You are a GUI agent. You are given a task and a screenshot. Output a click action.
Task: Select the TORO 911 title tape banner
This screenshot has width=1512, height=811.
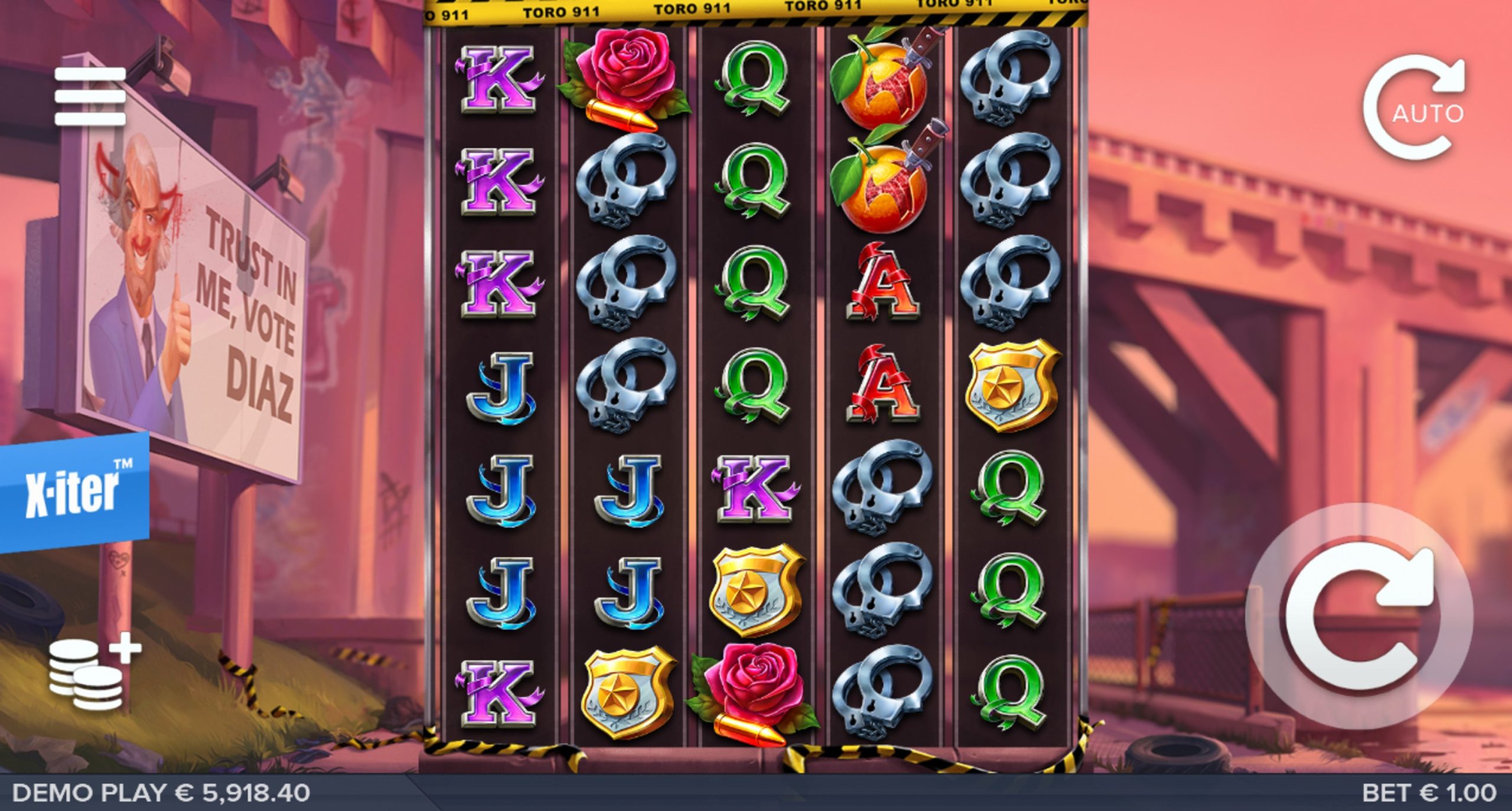point(756,11)
